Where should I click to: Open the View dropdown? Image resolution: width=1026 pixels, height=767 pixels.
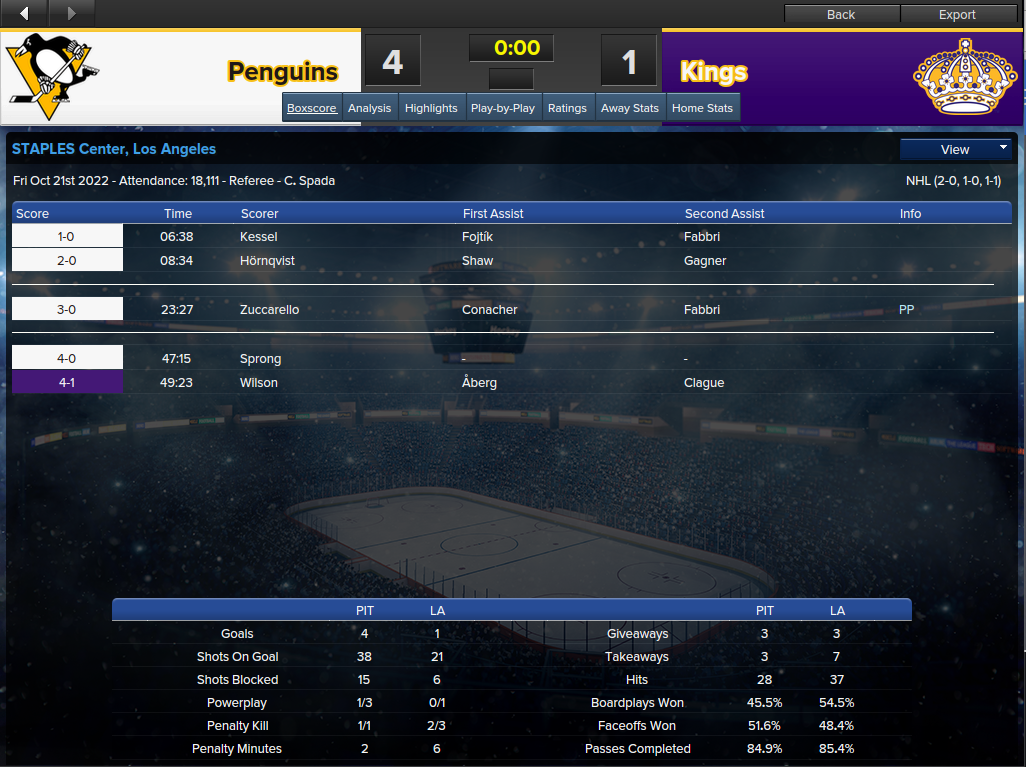pos(956,149)
